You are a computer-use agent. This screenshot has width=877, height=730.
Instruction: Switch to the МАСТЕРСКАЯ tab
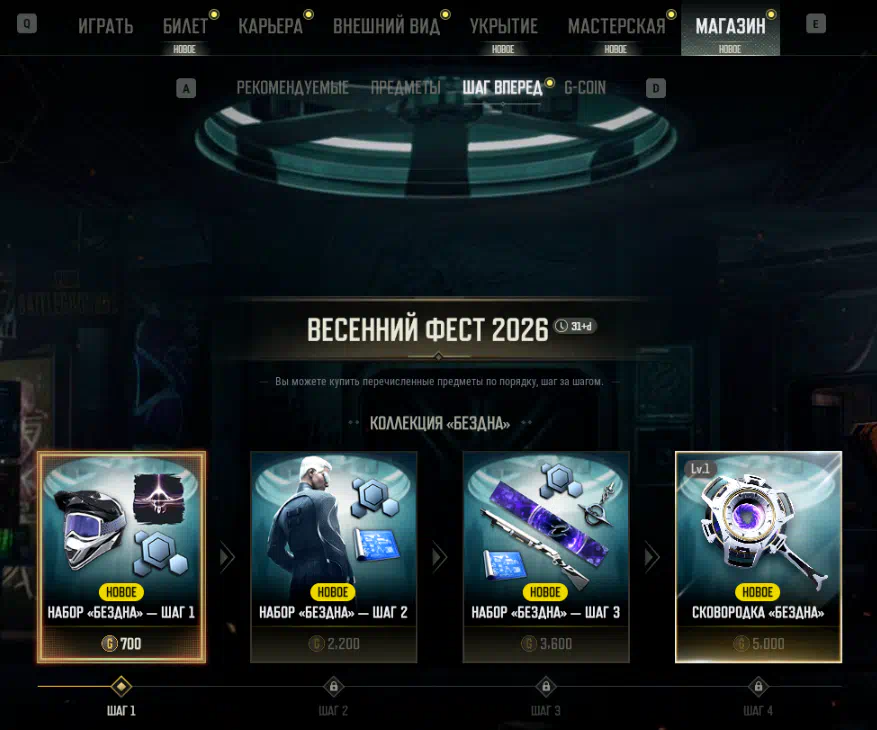point(616,26)
